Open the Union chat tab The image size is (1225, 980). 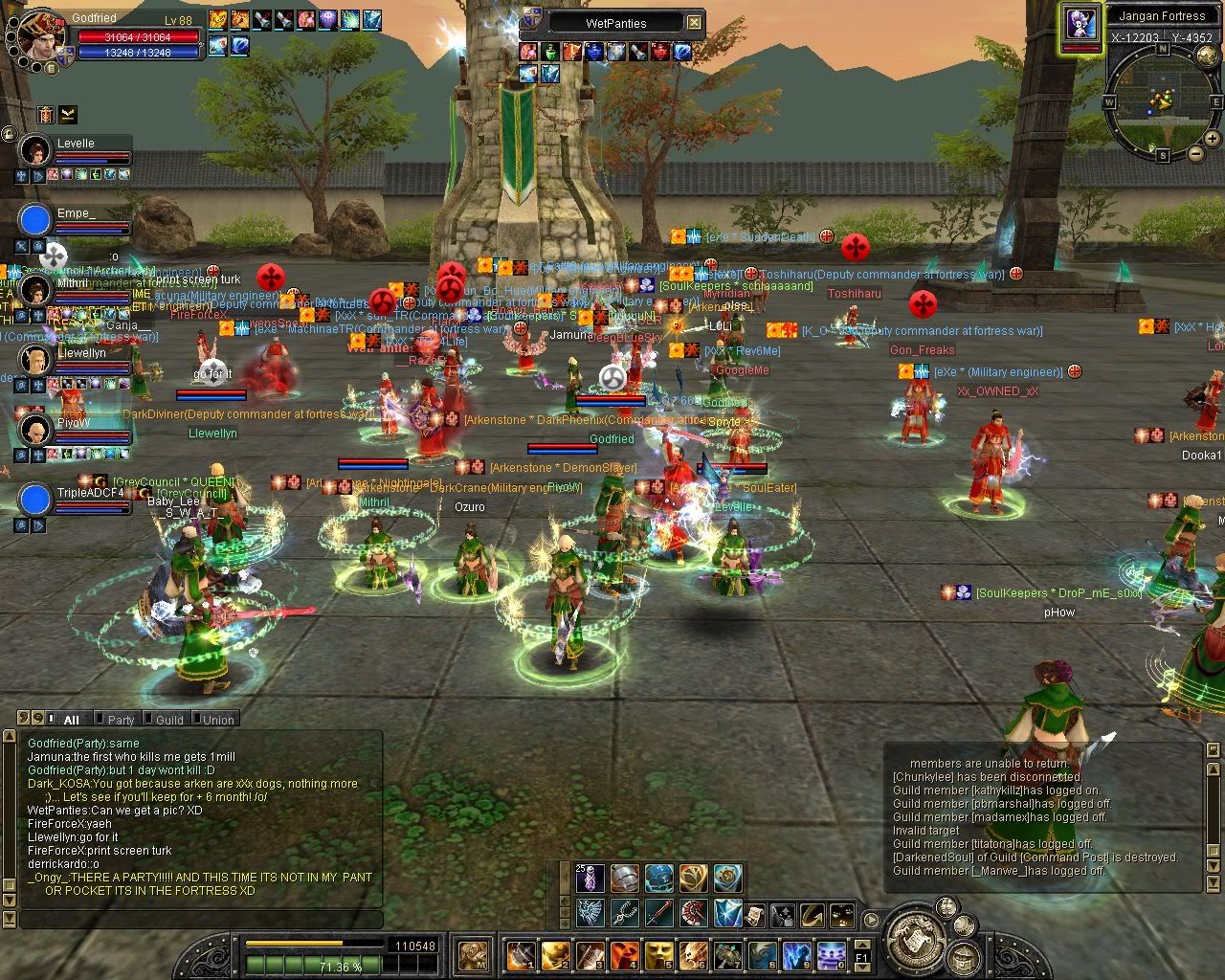[x=215, y=720]
